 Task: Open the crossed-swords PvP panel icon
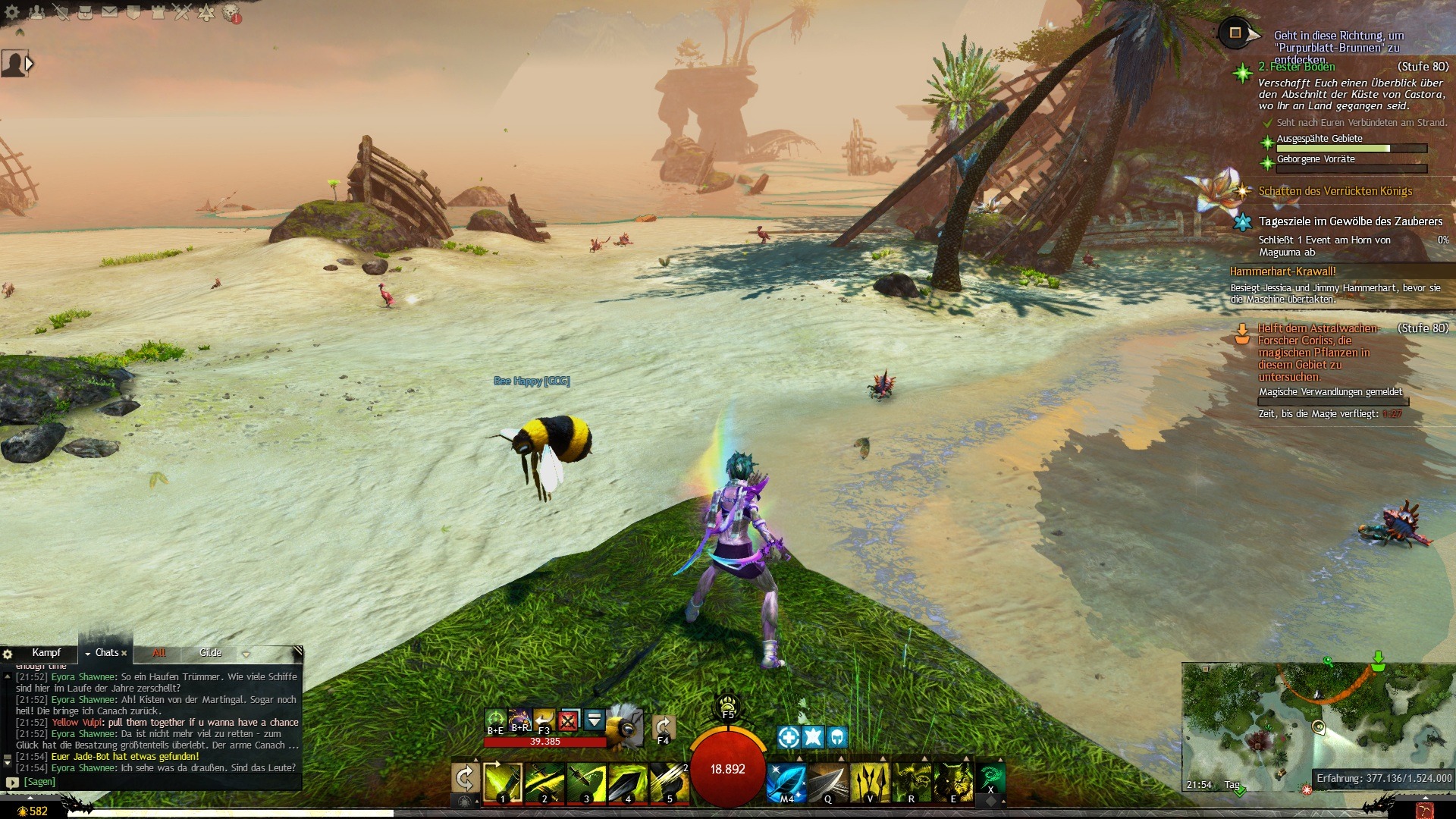(182, 12)
